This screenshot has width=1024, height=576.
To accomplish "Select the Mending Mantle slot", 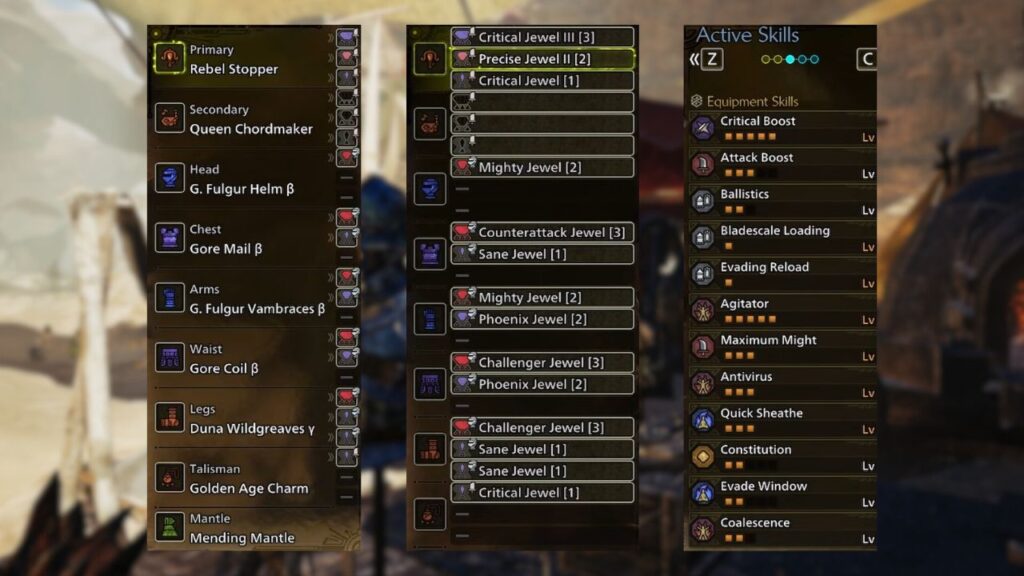I will click(240, 528).
